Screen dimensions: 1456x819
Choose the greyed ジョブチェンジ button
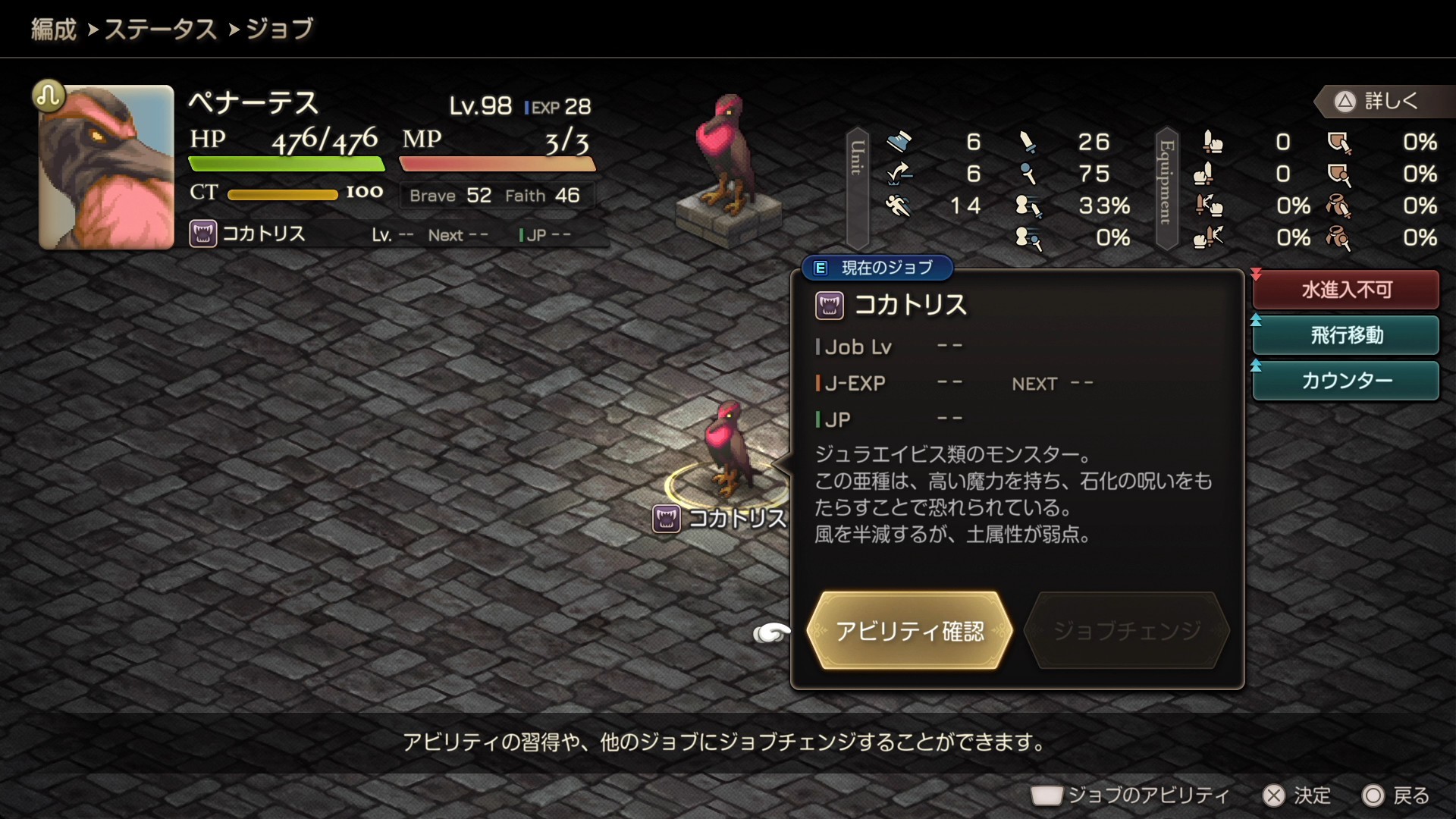tap(1126, 631)
